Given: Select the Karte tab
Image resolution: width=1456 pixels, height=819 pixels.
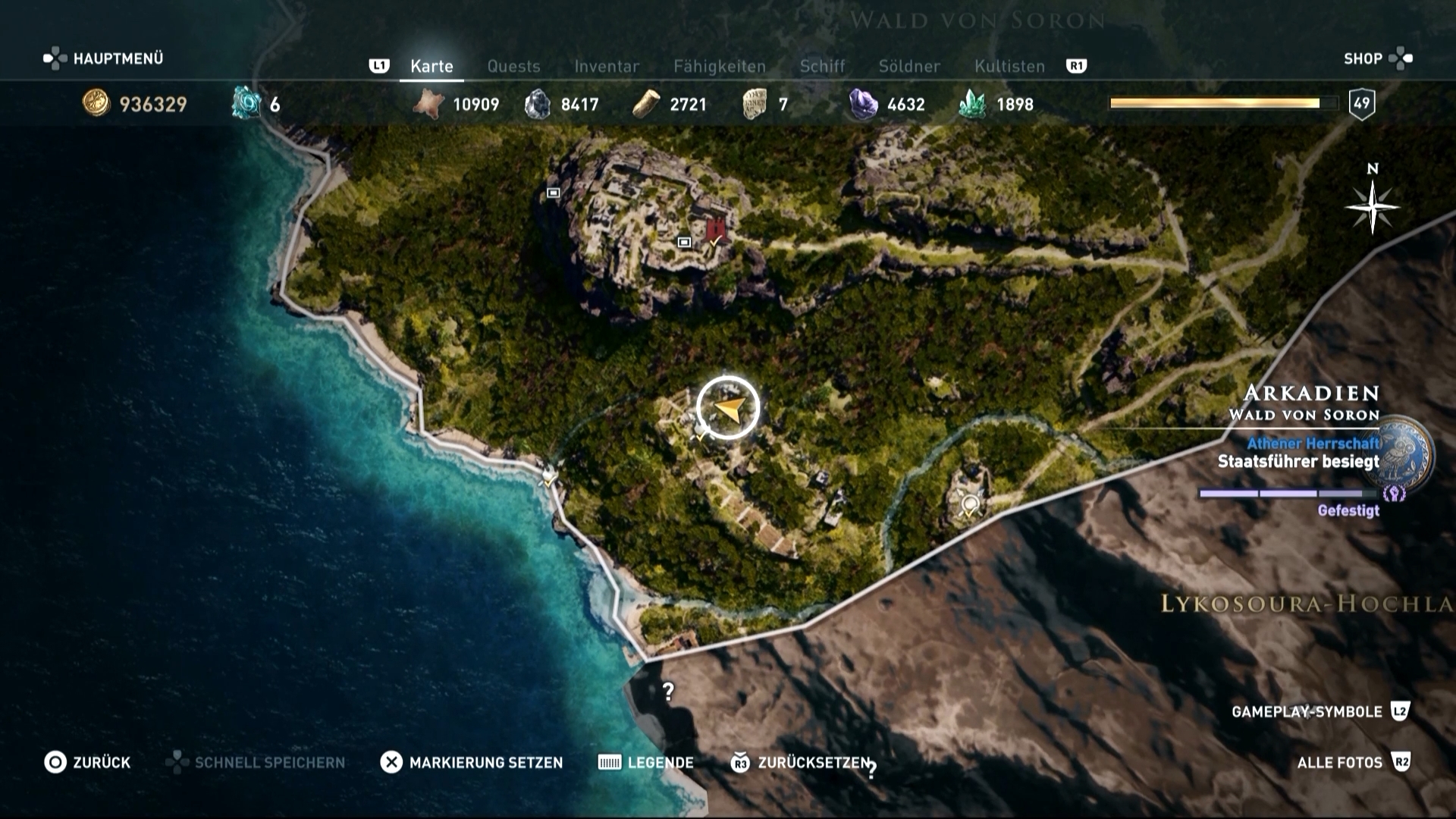Looking at the screenshot, I should click(431, 67).
